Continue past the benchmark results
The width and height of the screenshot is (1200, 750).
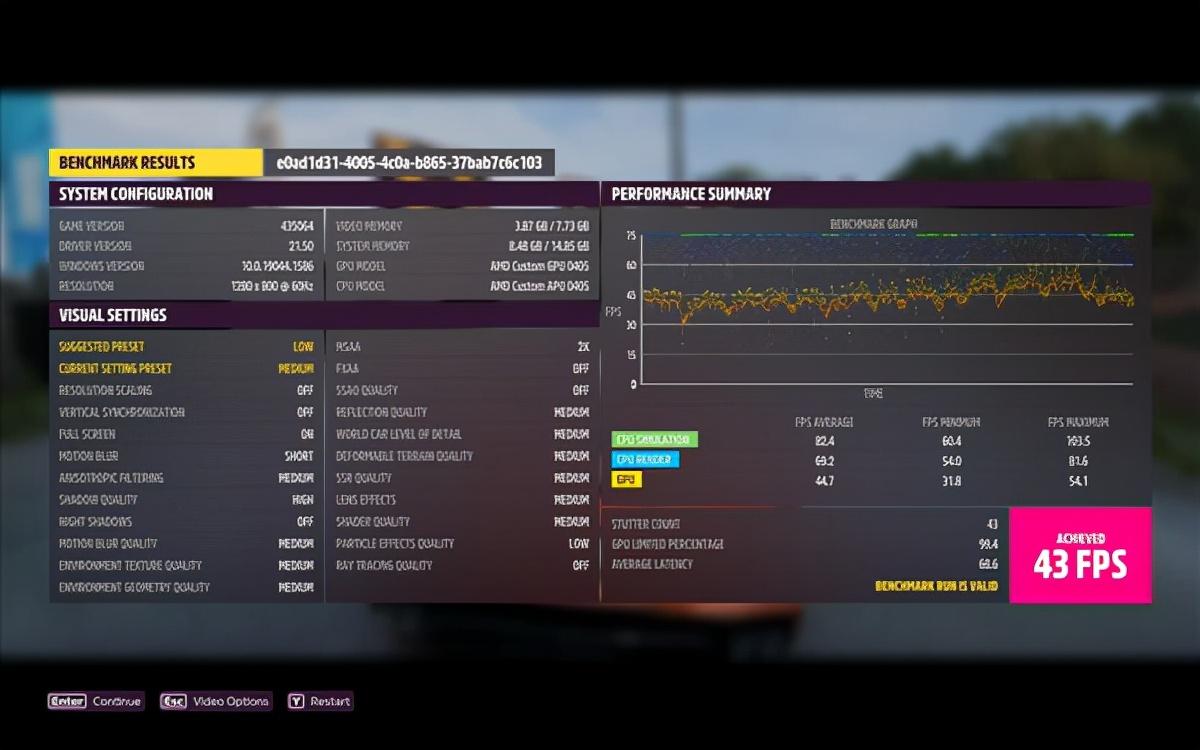(97, 701)
